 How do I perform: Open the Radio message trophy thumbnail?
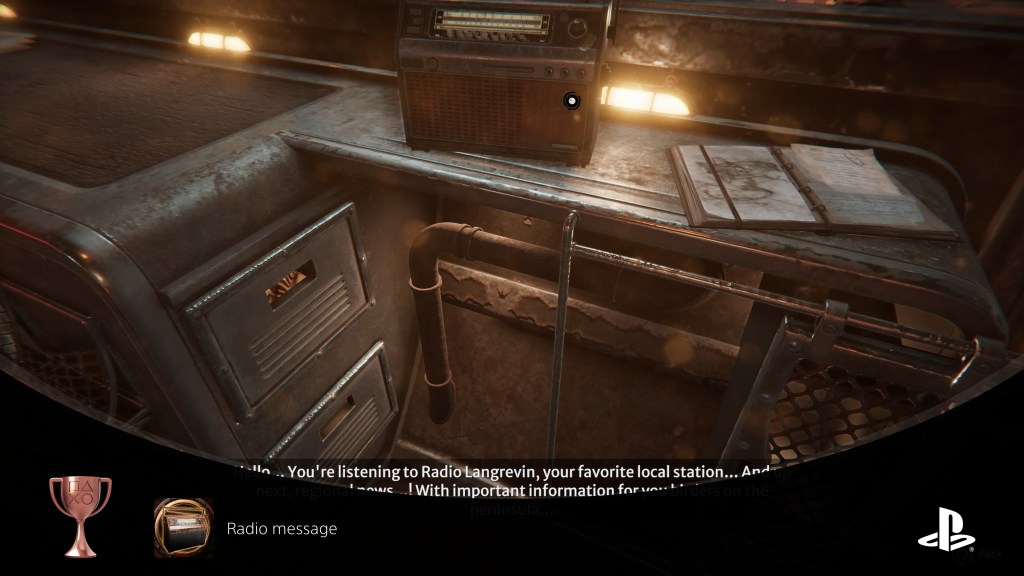183,528
